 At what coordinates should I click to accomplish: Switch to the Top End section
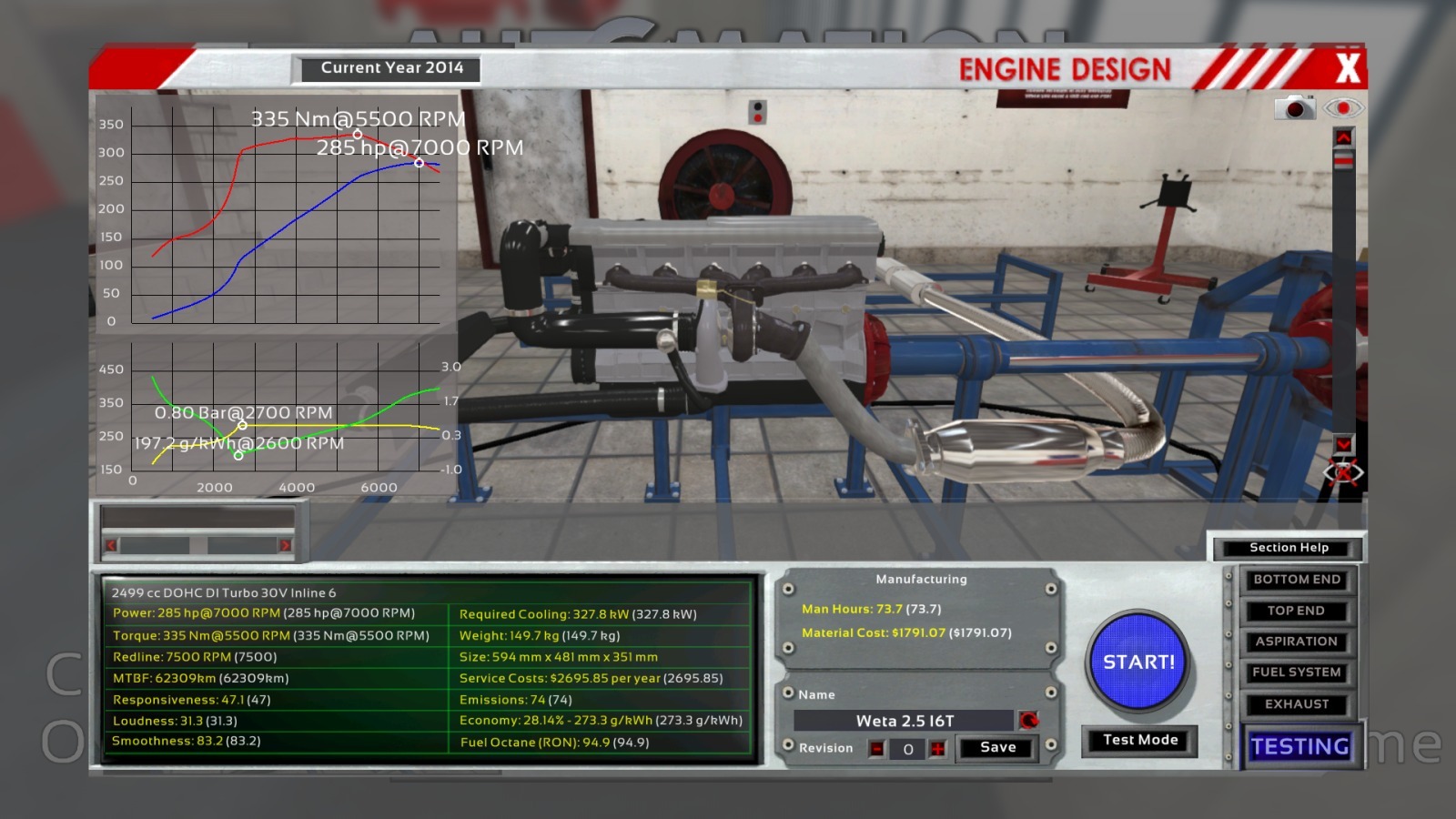click(x=1296, y=611)
